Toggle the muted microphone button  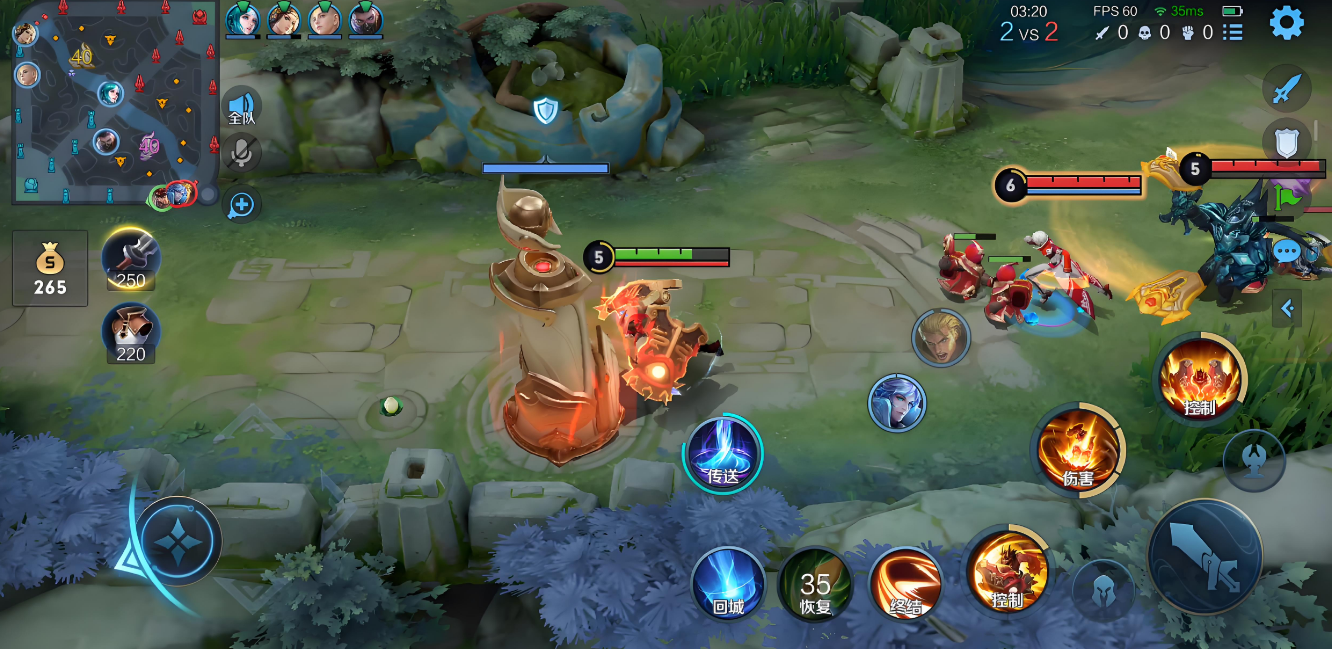click(x=242, y=152)
